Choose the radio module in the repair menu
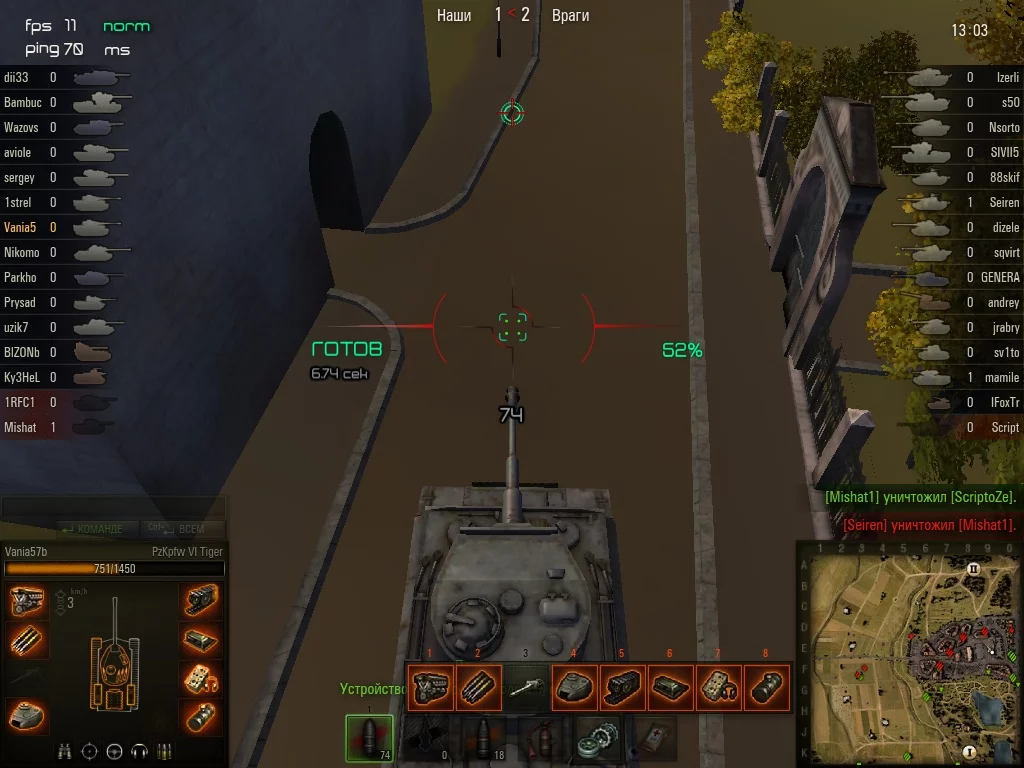Viewport: 1024px width, 768px height. pyautogui.click(x=717, y=688)
